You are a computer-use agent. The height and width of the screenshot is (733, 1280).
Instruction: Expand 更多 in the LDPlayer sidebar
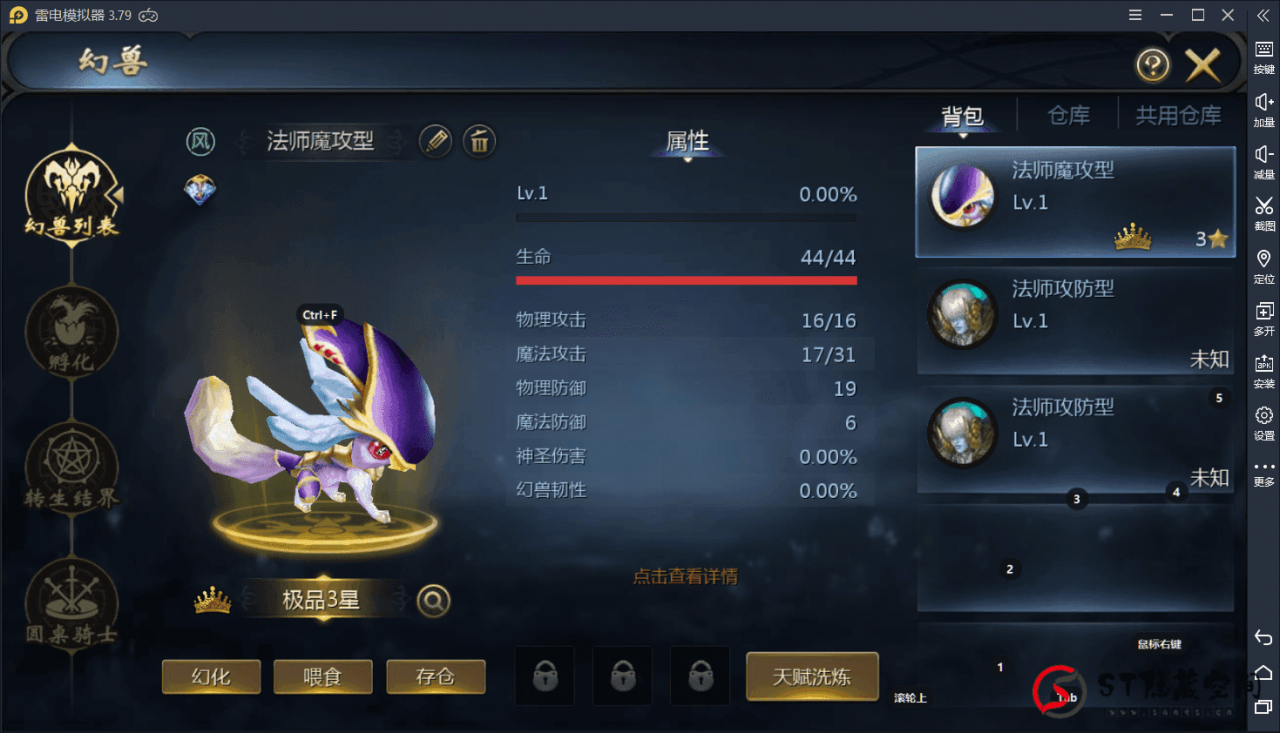click(1263, 475)
